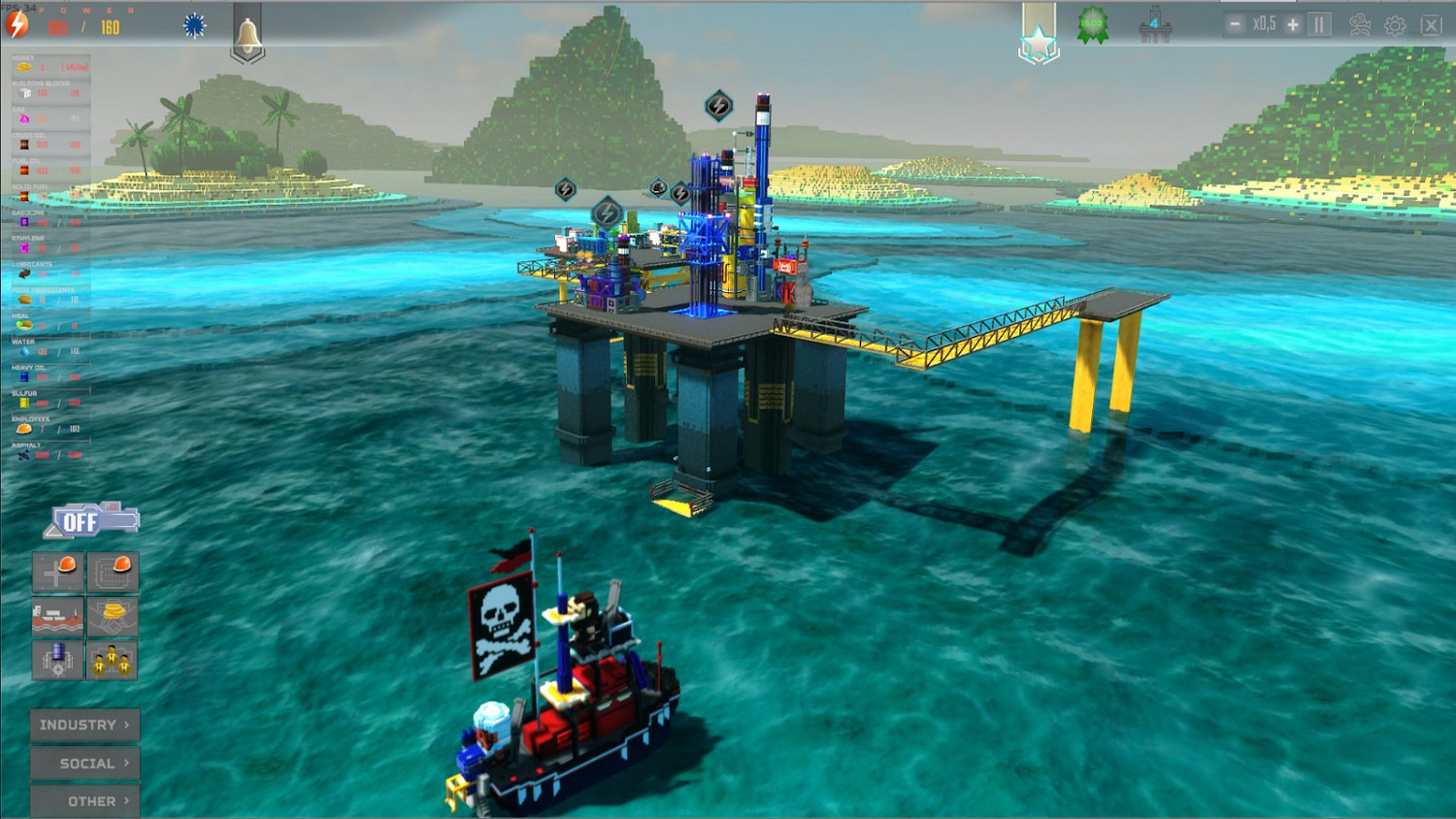Increase game speed with the plus button
The image size is (1456, 819).
1291,24
